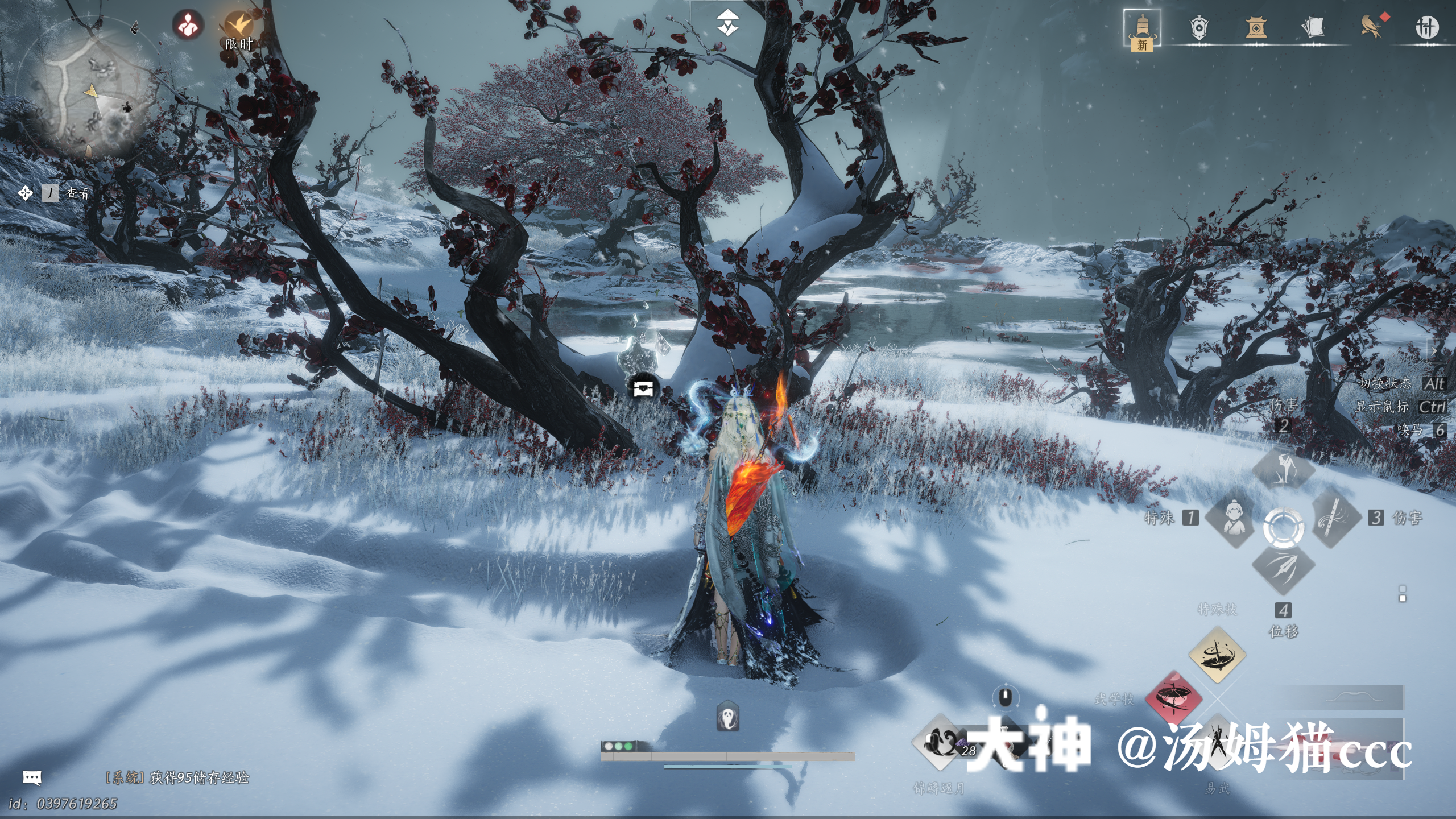This screenshot has width=1456, height=819.
Task: Open the stacked paper cards icon
Action: point(1313,27)
